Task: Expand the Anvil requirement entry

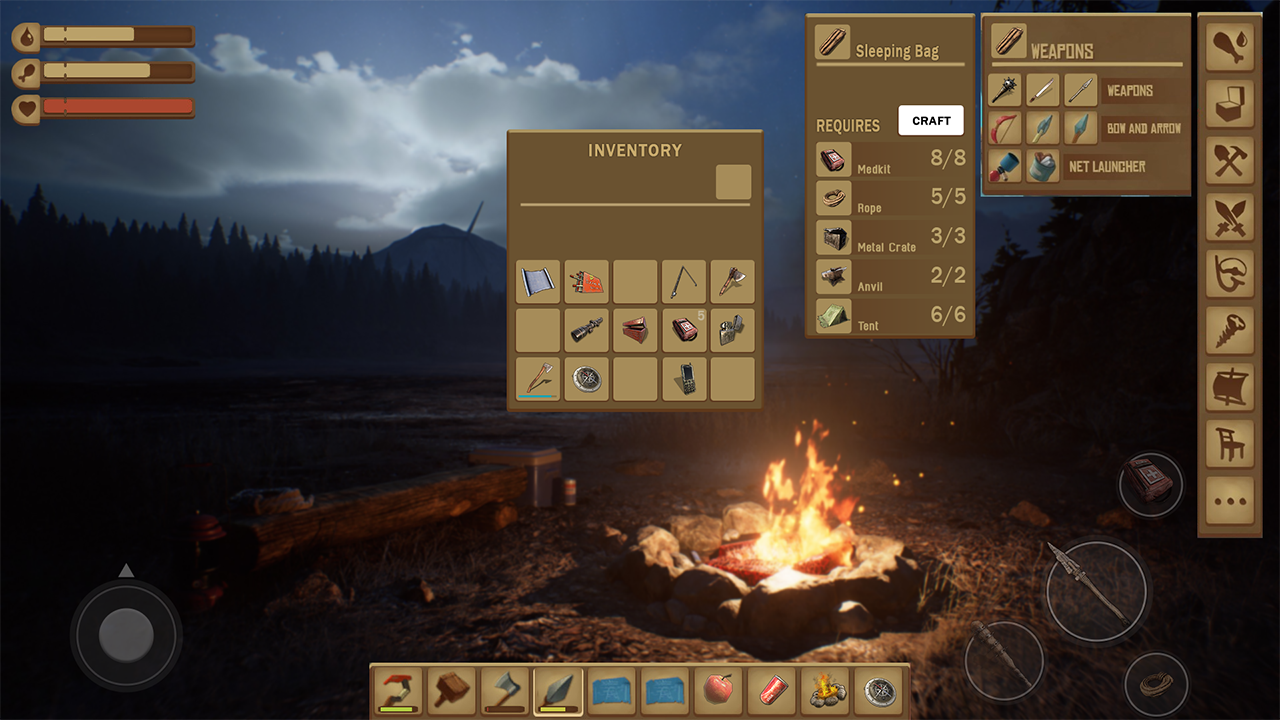Action: 890,277
